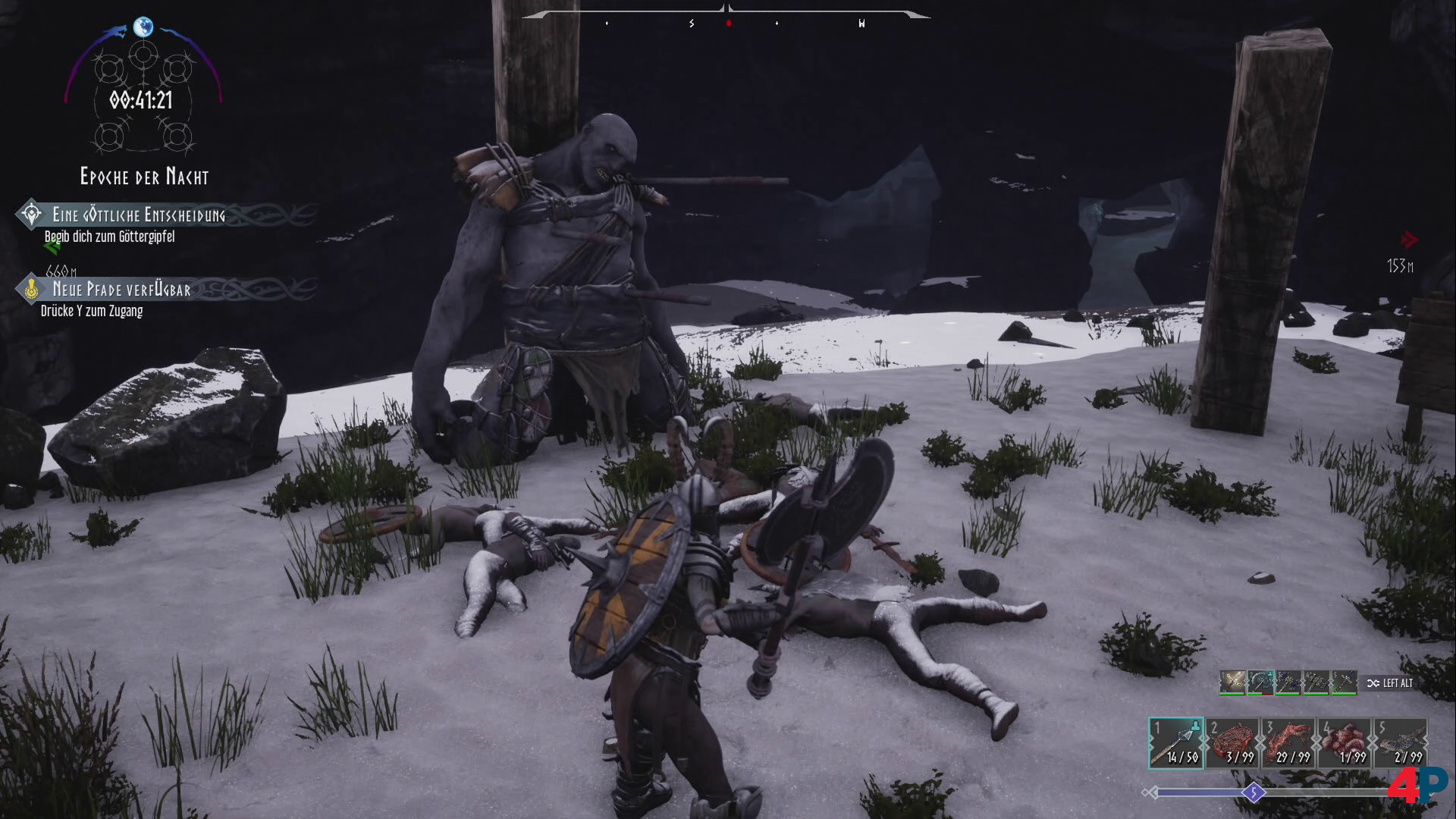This screenshot has width=1456, height=819.
Task: Select the lizard item slot with 2/99
Action: [x=1401, y=743]
